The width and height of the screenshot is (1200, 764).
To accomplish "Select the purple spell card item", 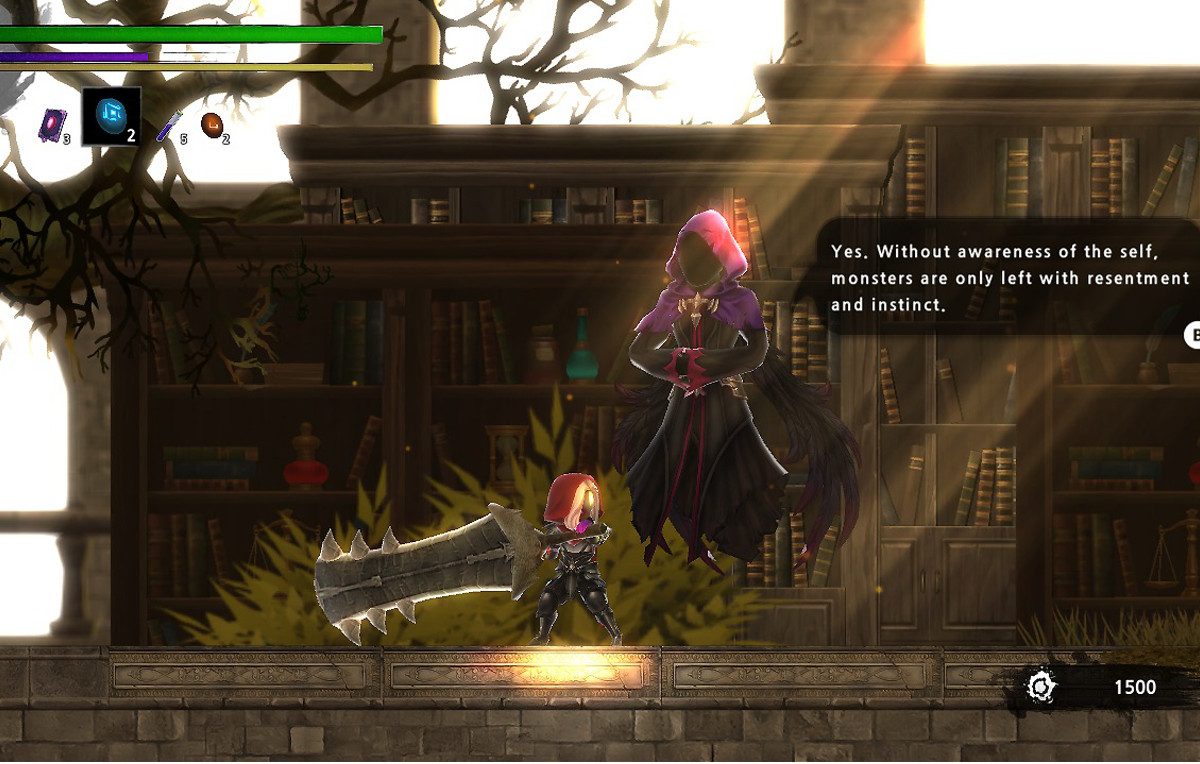I will click(52, 124).
